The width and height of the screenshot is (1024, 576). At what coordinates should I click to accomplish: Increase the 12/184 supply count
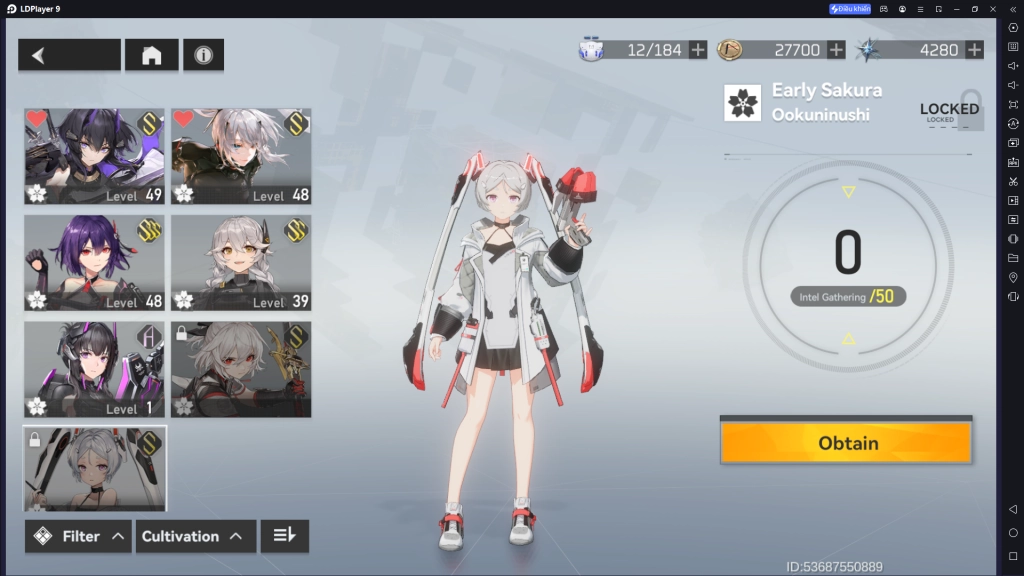(698, 50)
